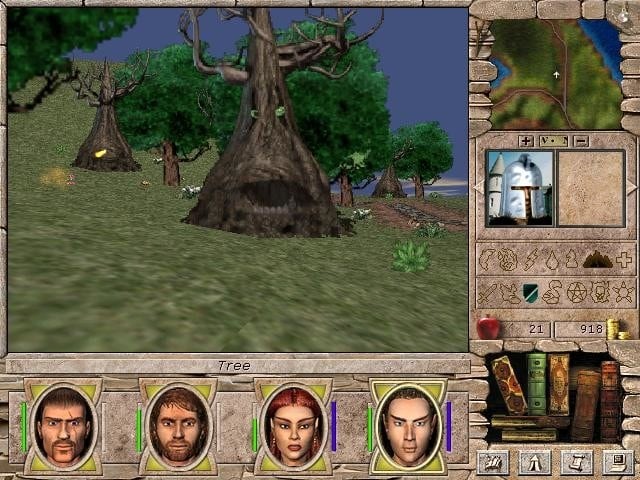Select the bearded brown-haired character portrait

click(x=178, y=426)
